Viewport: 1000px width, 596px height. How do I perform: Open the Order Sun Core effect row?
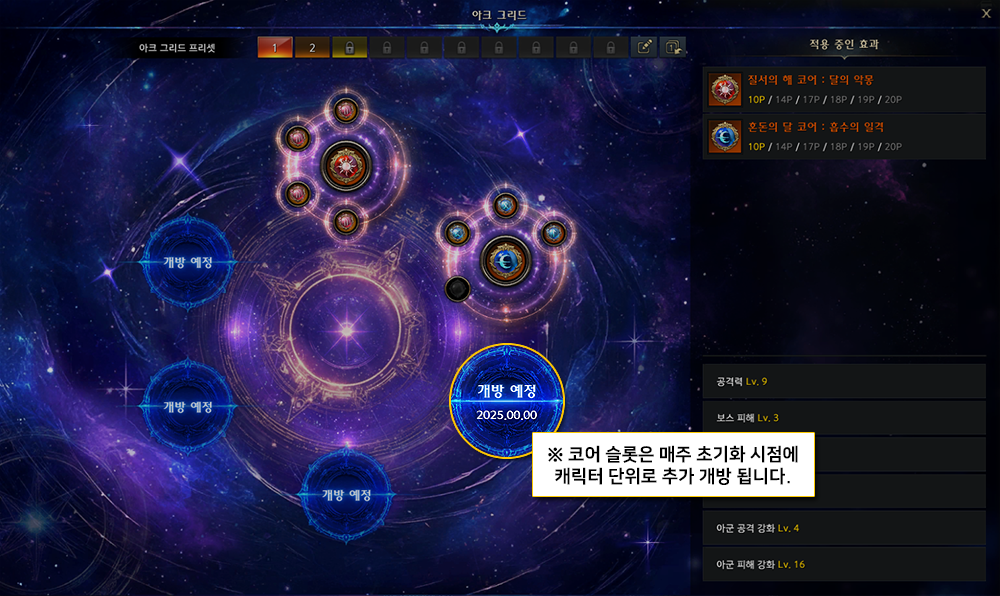click(x=846, y=88)
